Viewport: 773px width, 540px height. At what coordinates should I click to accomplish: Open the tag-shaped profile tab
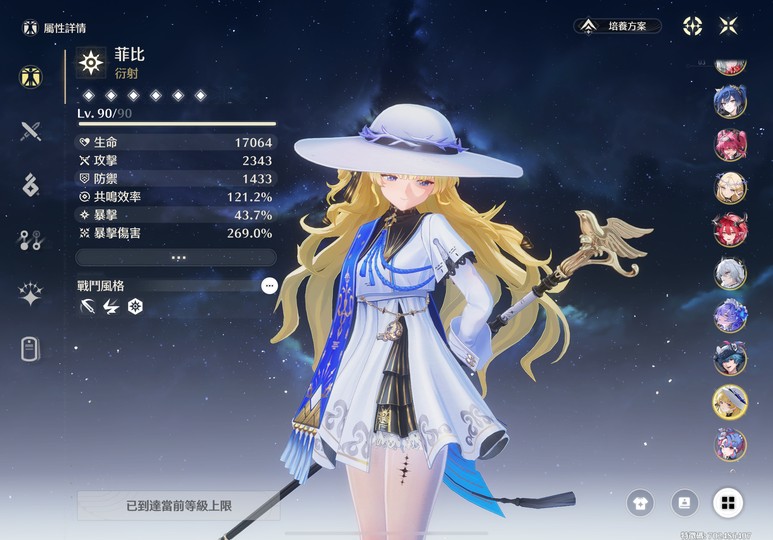(x=31, y=349)
